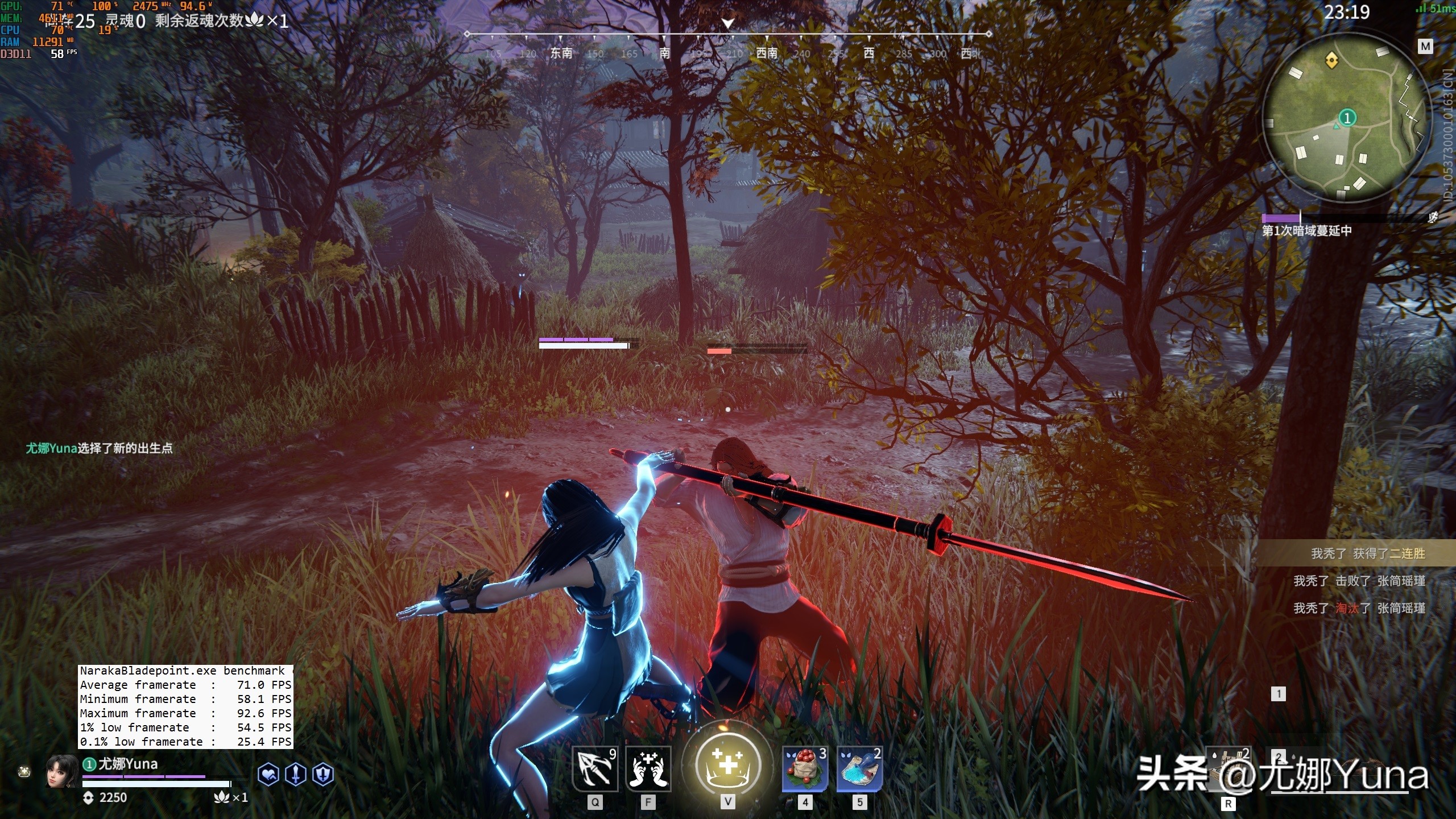This screenshot has width=1456, height=819.
Task: Activate the healing hands skill
Action: (x=648, y=769)
